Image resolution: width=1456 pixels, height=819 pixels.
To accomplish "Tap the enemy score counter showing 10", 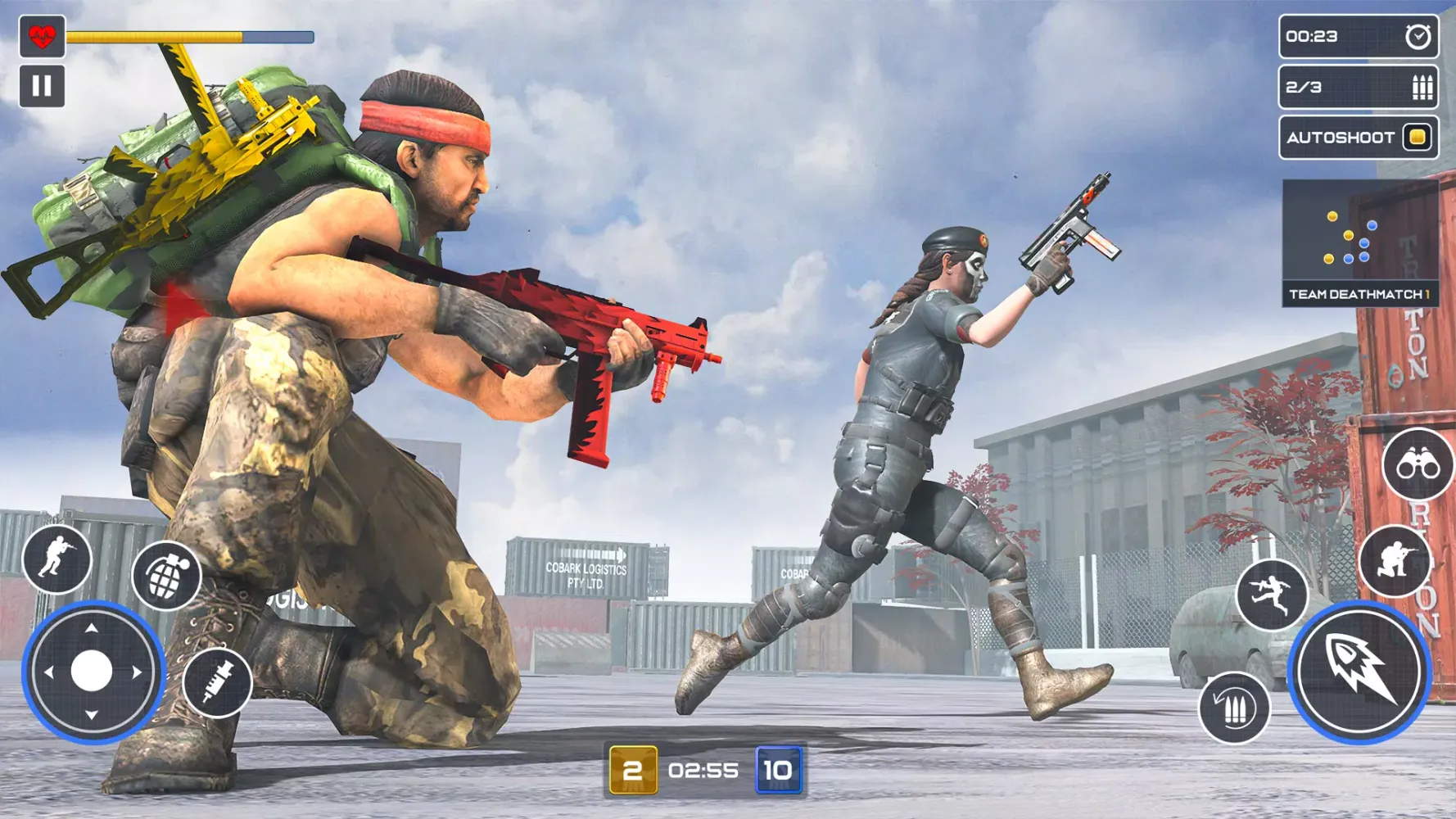I will pyautogui.click(x=780, y=769).
